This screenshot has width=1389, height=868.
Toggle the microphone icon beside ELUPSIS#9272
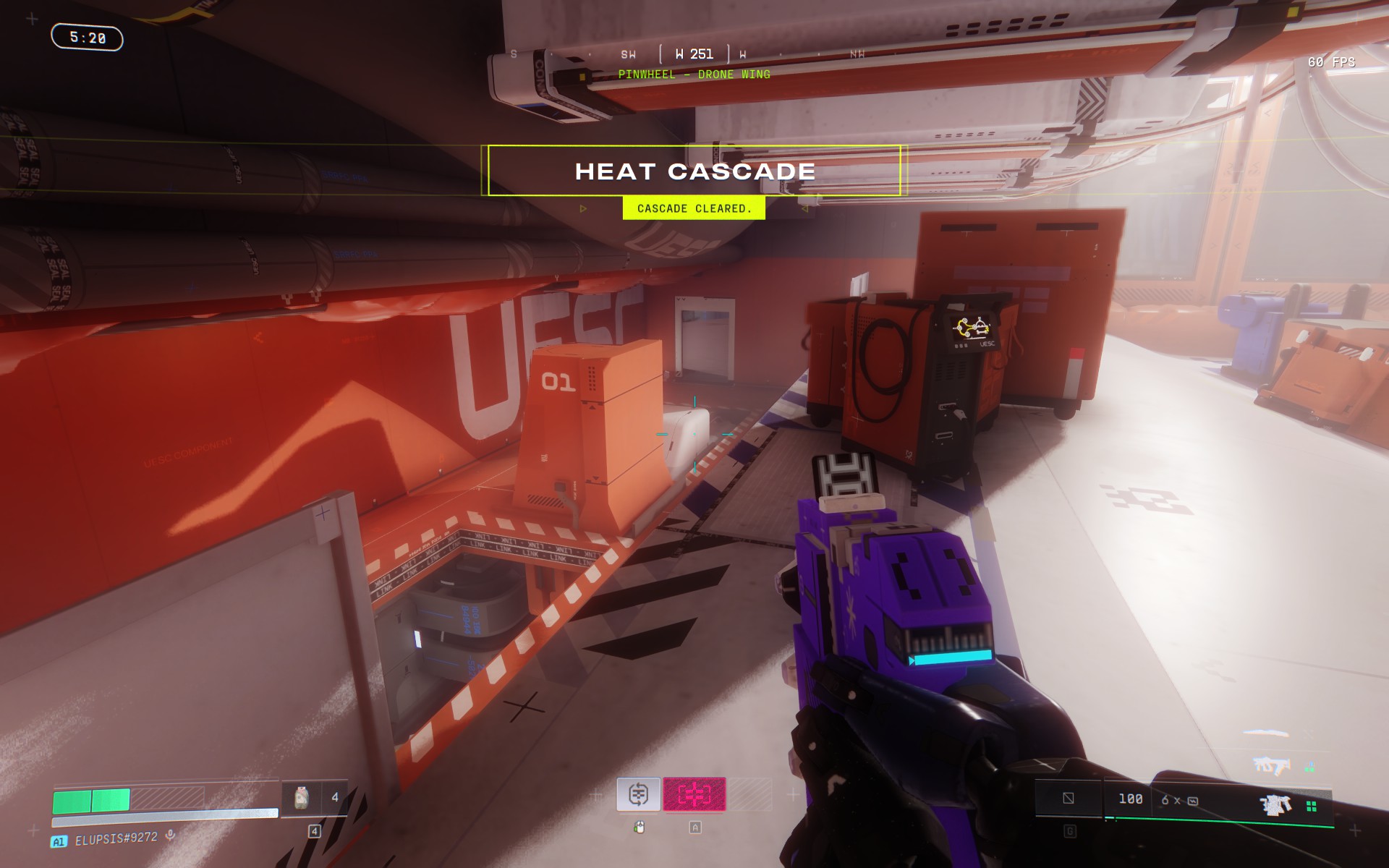pyautogui.click(x=171, y=835)
